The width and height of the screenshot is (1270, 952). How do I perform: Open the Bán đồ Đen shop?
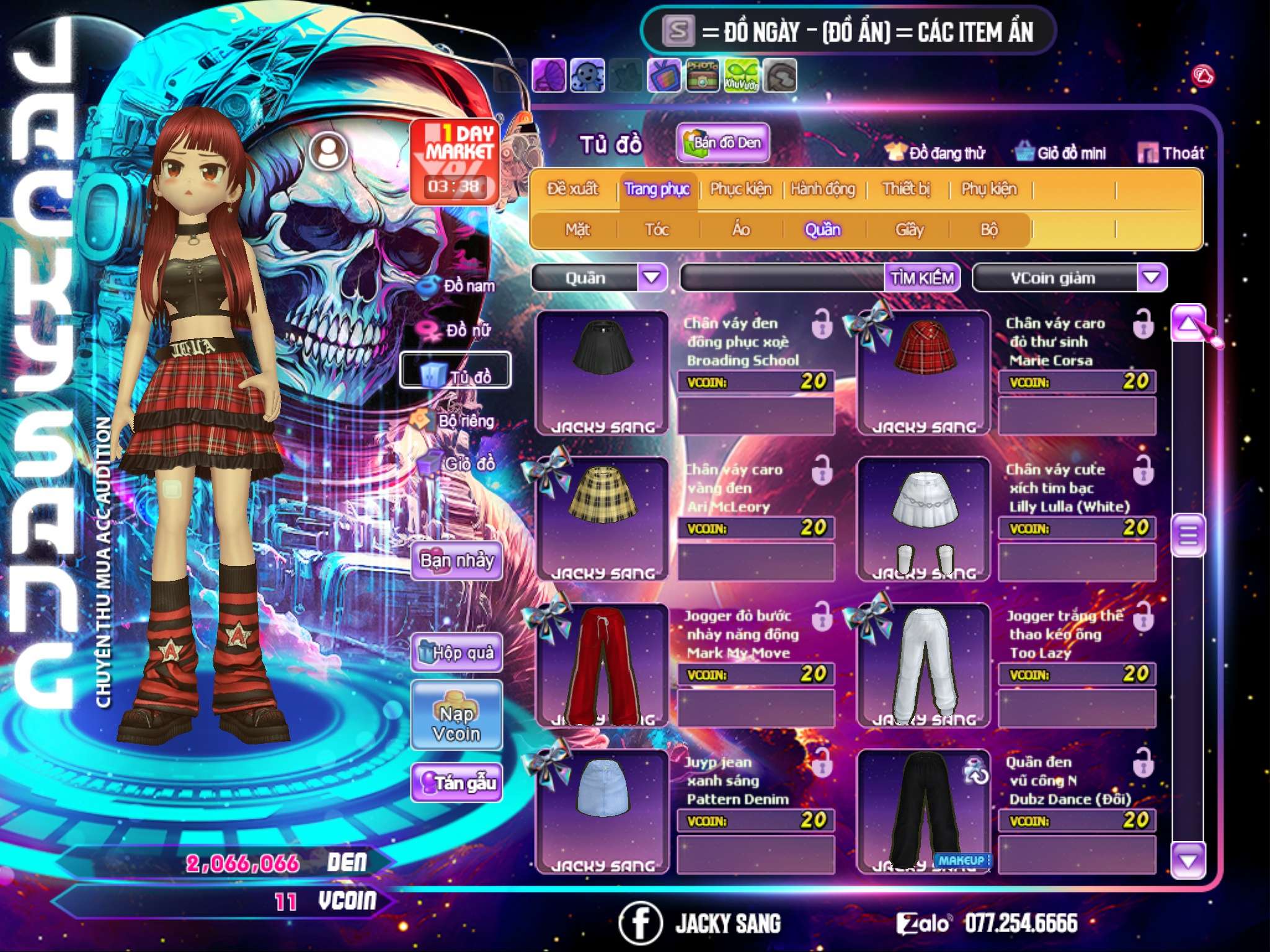click(x=722, y=143)
